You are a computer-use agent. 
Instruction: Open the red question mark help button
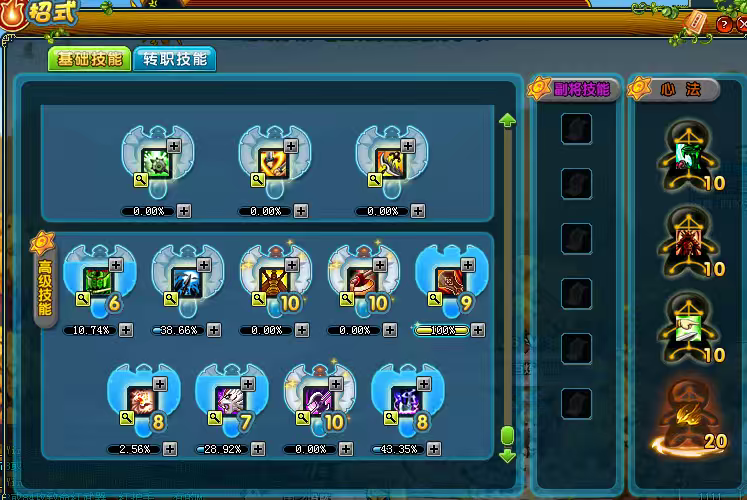coord(723,26)
